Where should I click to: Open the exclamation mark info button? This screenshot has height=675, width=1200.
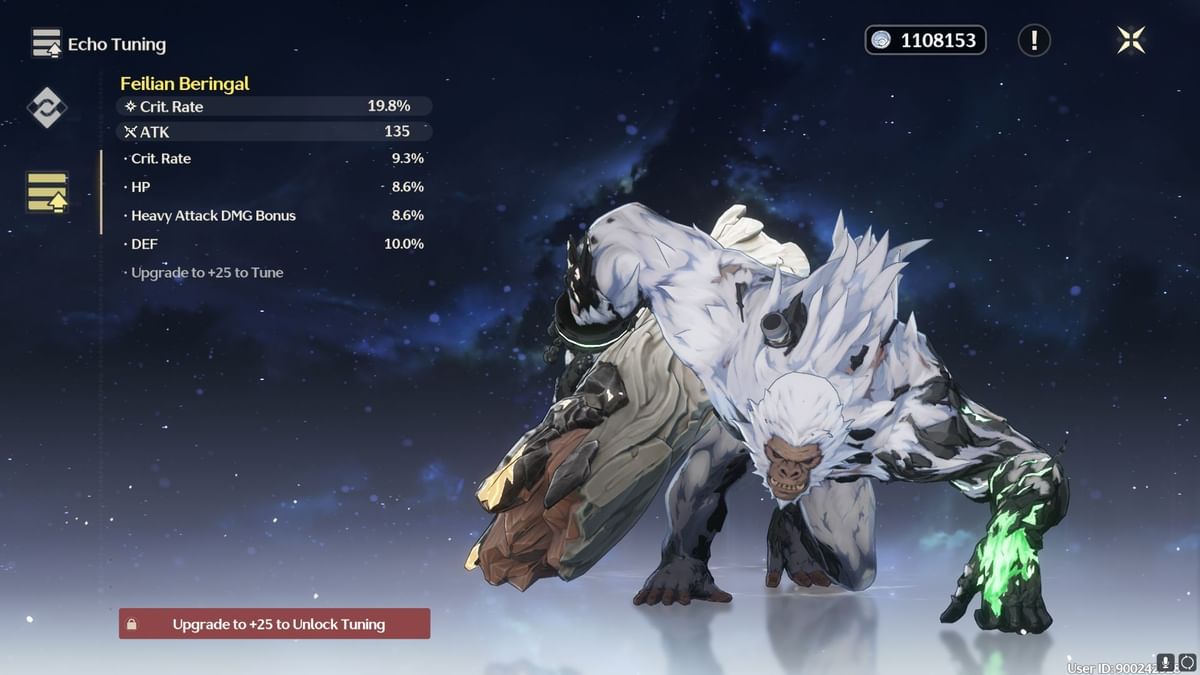[x=1034, y=40]
